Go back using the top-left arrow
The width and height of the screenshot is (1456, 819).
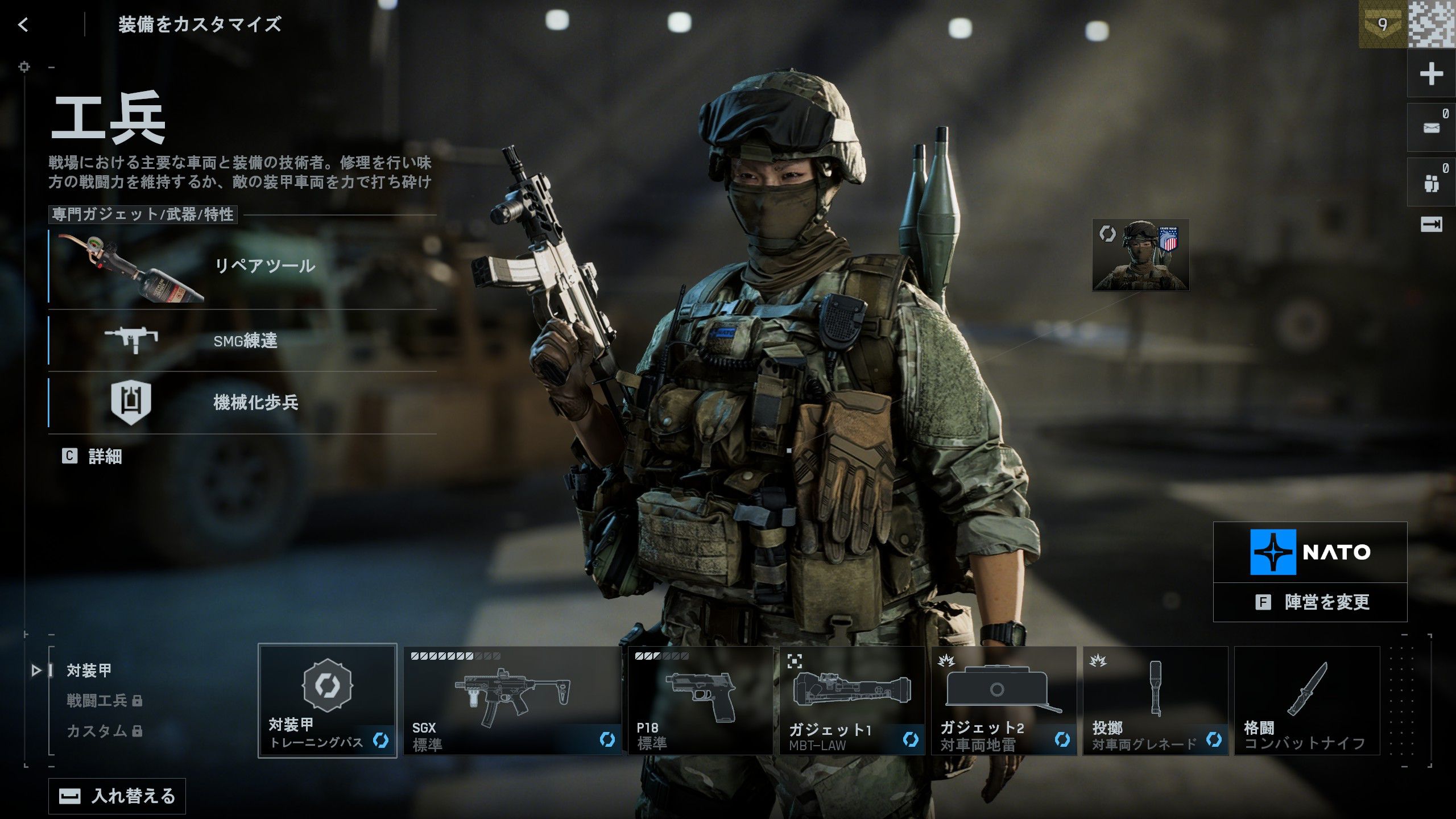(23, 24)
